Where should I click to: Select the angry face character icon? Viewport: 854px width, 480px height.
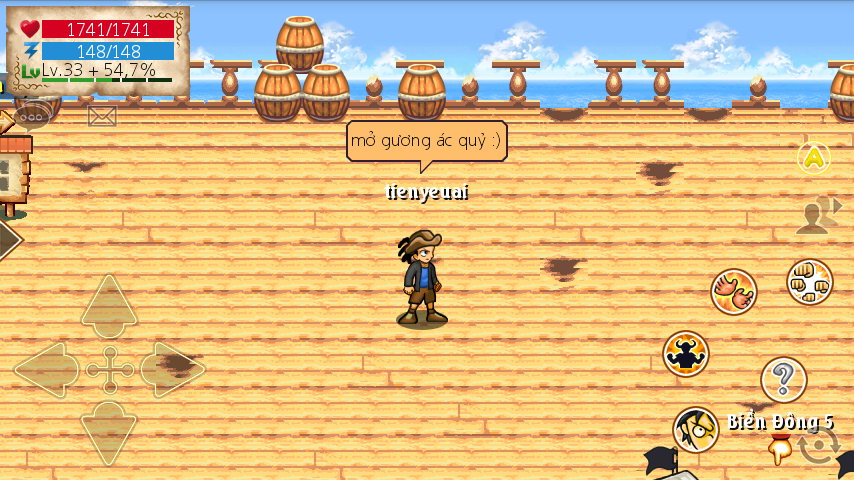pos(695,430)
